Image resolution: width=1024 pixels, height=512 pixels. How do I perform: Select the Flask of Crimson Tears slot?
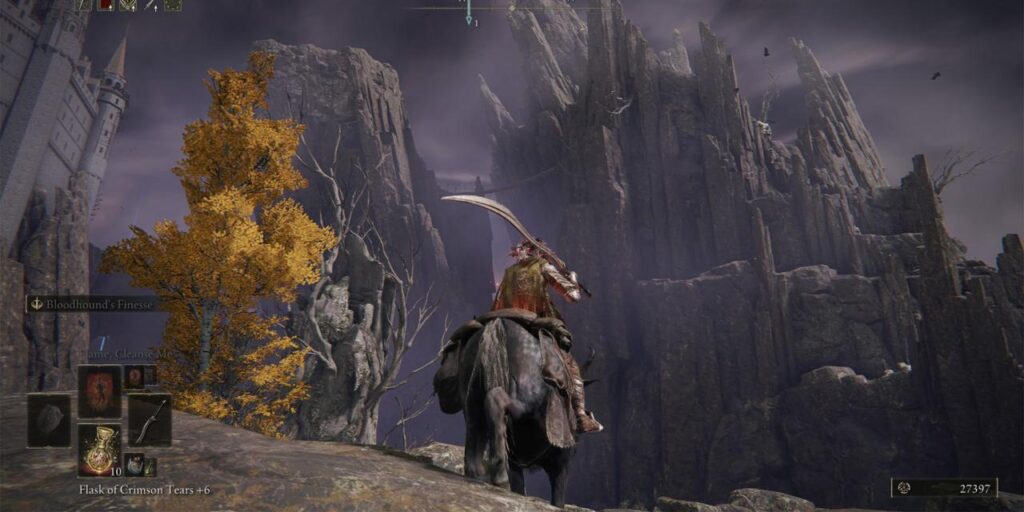(100, 449)
